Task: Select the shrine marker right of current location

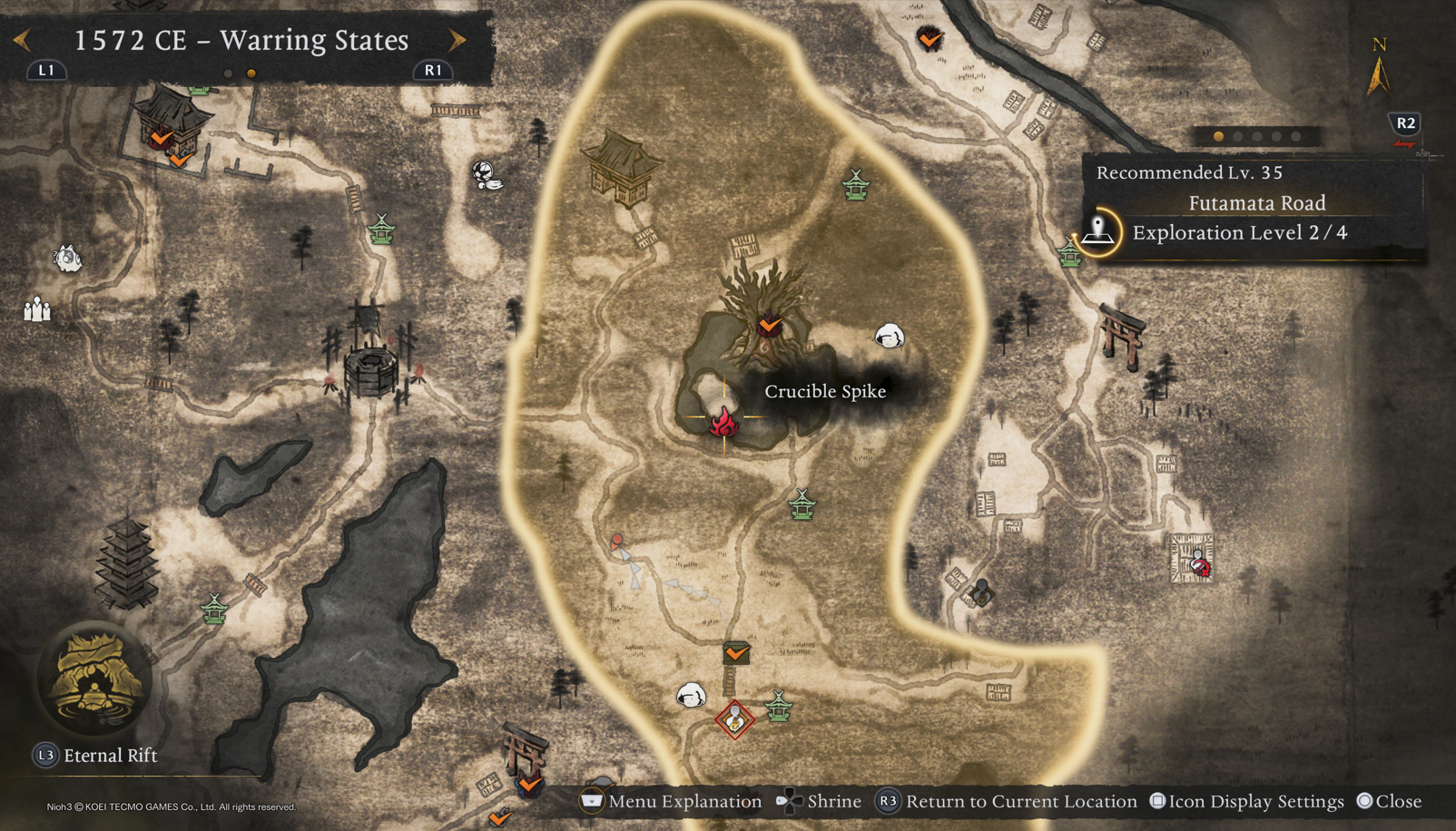Action: point(779,706)
